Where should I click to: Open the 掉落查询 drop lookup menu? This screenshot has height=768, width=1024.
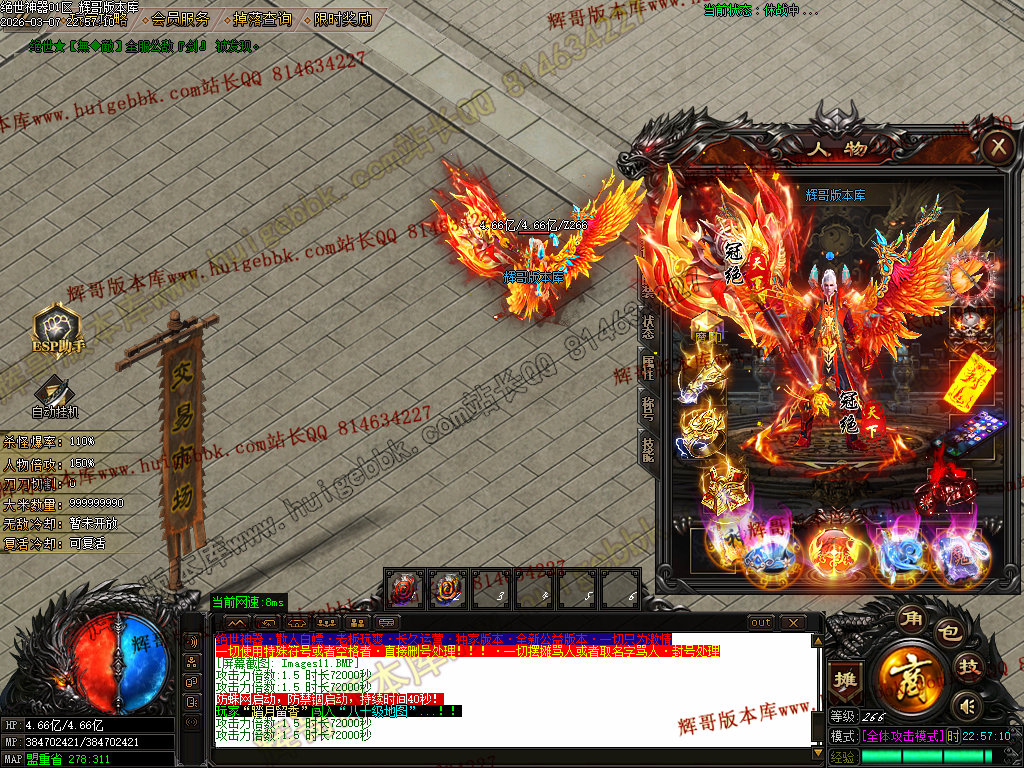point(262,19)
